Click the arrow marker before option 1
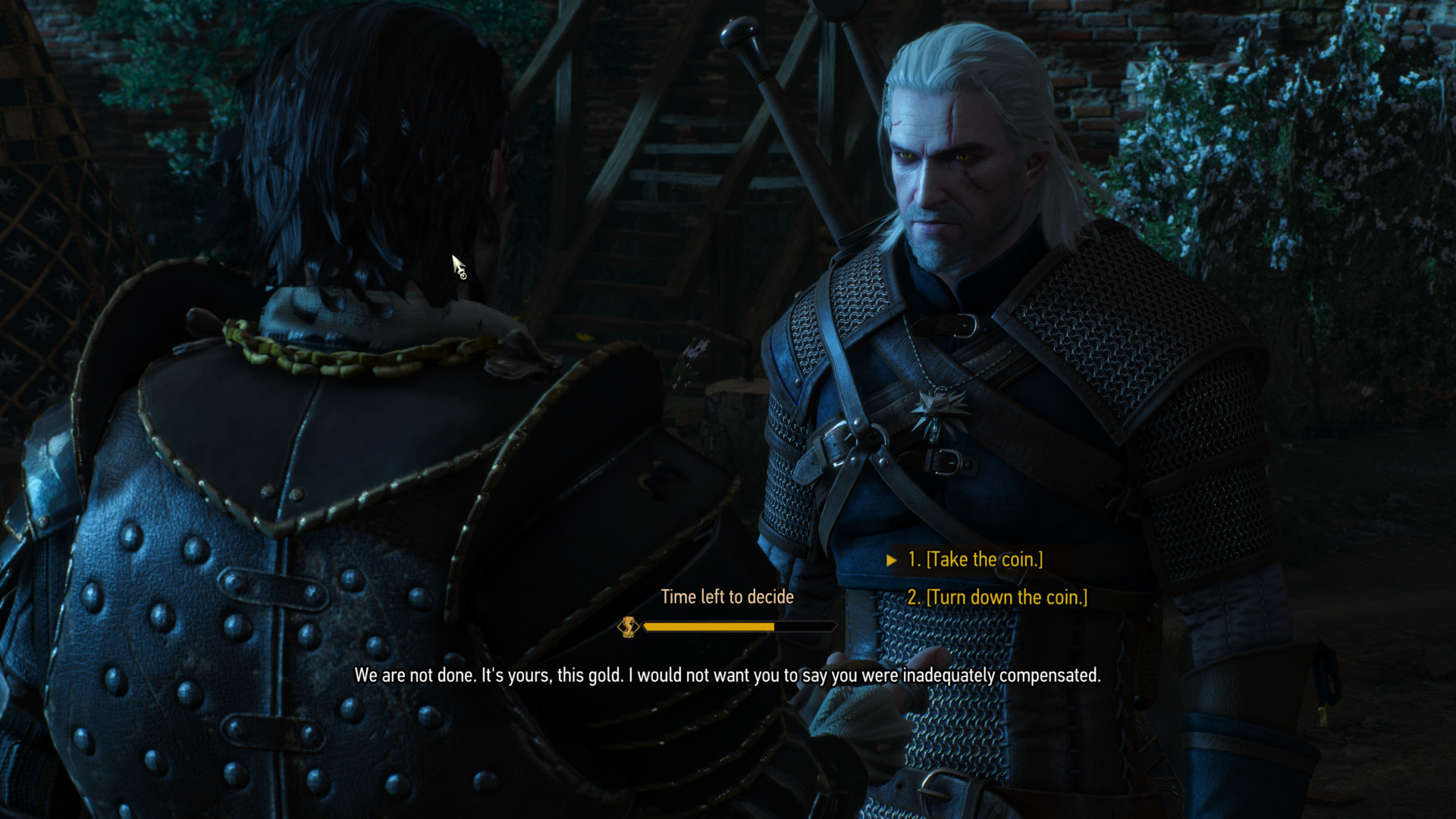The image size is (1456, 819). tap(893, 560)
